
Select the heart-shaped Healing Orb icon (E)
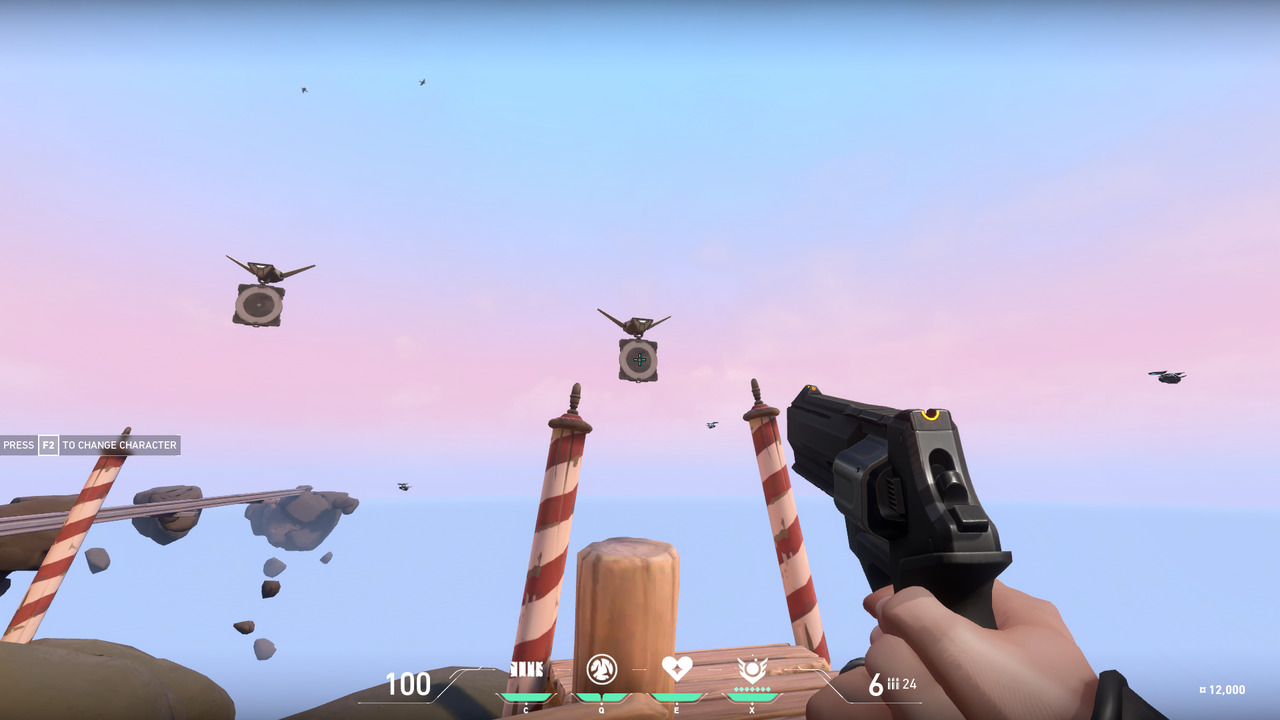point(677,668)
